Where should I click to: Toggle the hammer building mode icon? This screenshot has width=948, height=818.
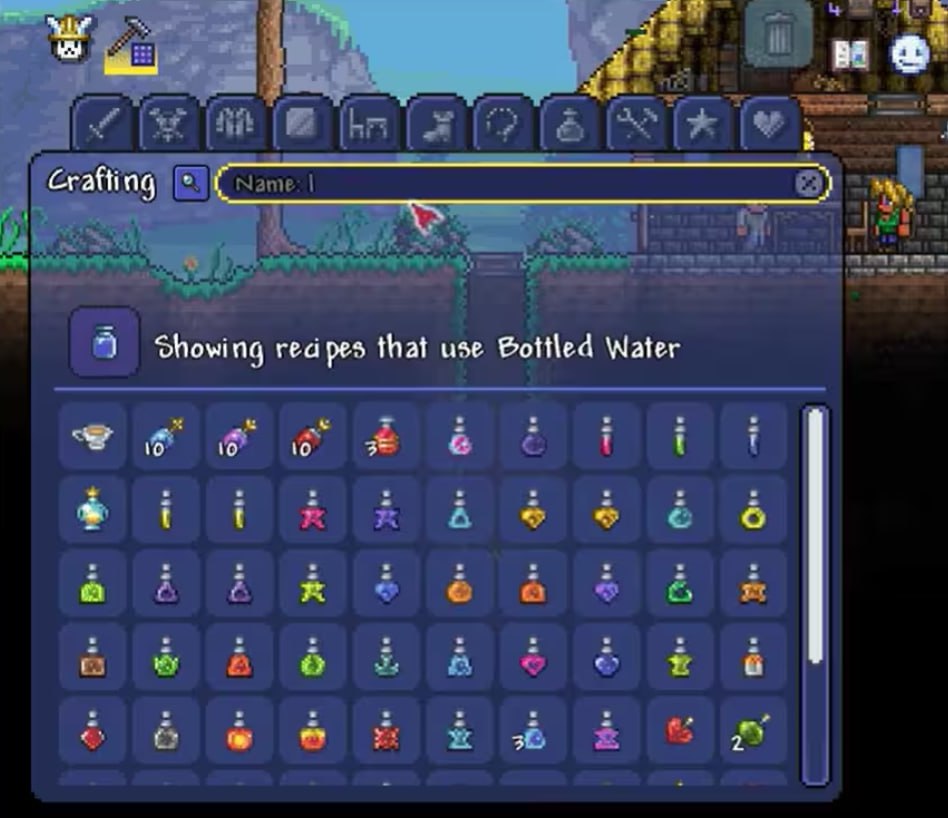tap(131, 44)
